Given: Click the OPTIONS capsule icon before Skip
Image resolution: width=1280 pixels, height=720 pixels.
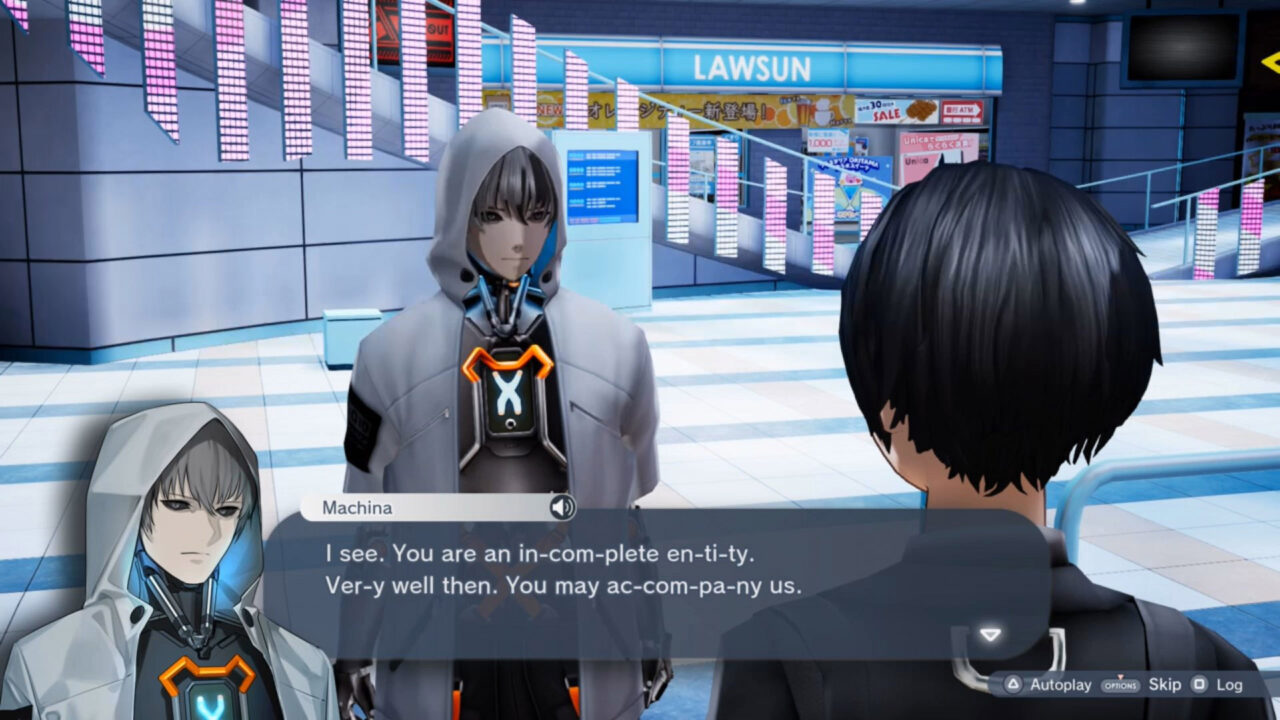Looking at the screenshot, I should tap(1119, 686).
